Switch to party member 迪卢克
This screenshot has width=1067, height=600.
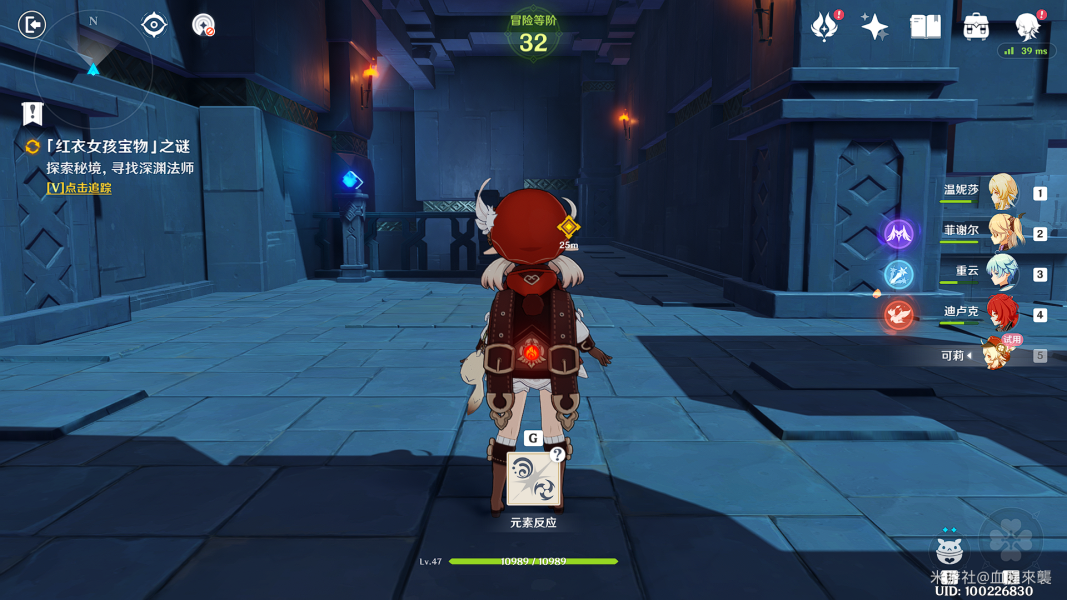(1000, 313)
